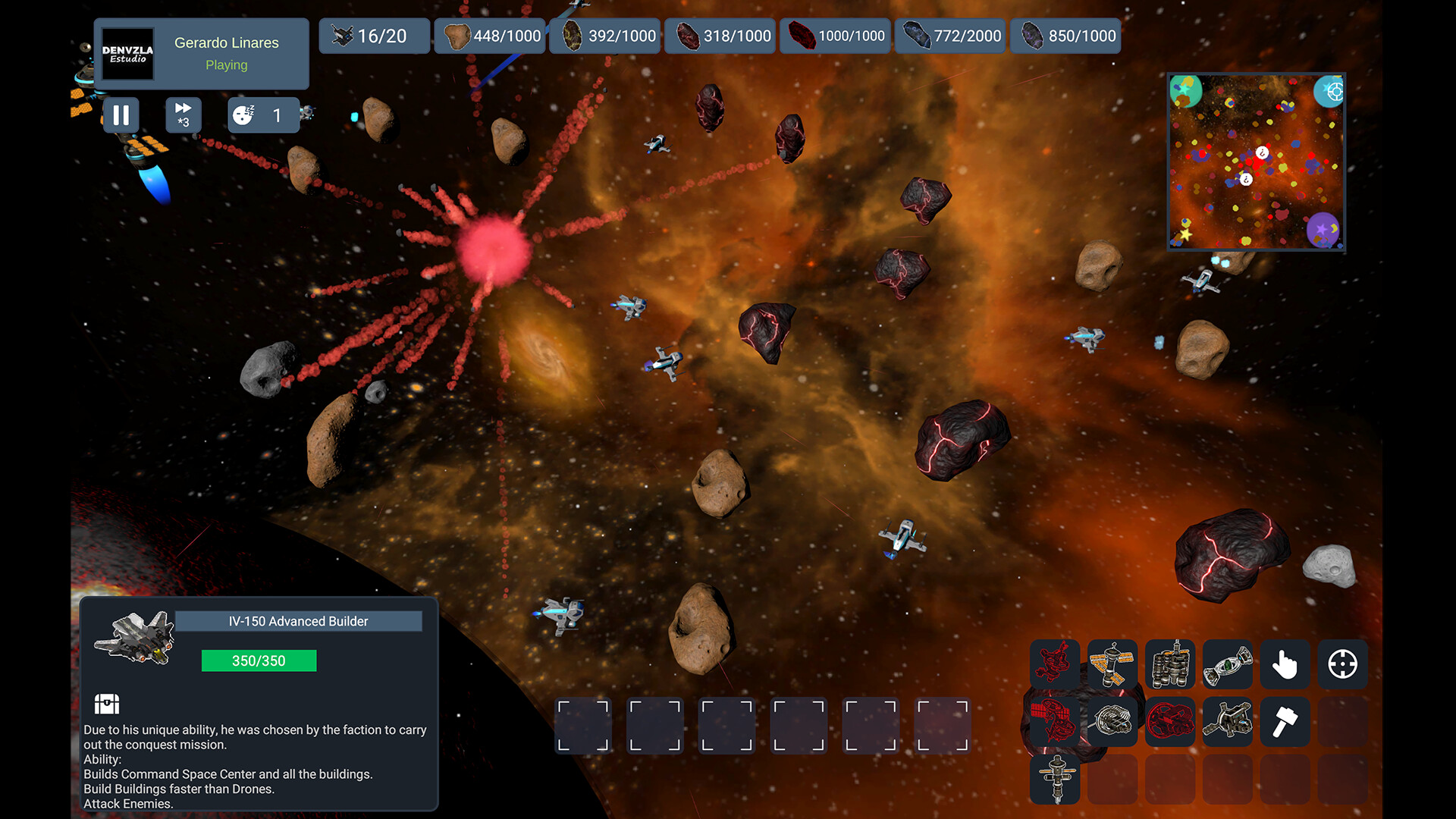
Task: Click the ore counter showing 448/1000
Action: (489, 36)
